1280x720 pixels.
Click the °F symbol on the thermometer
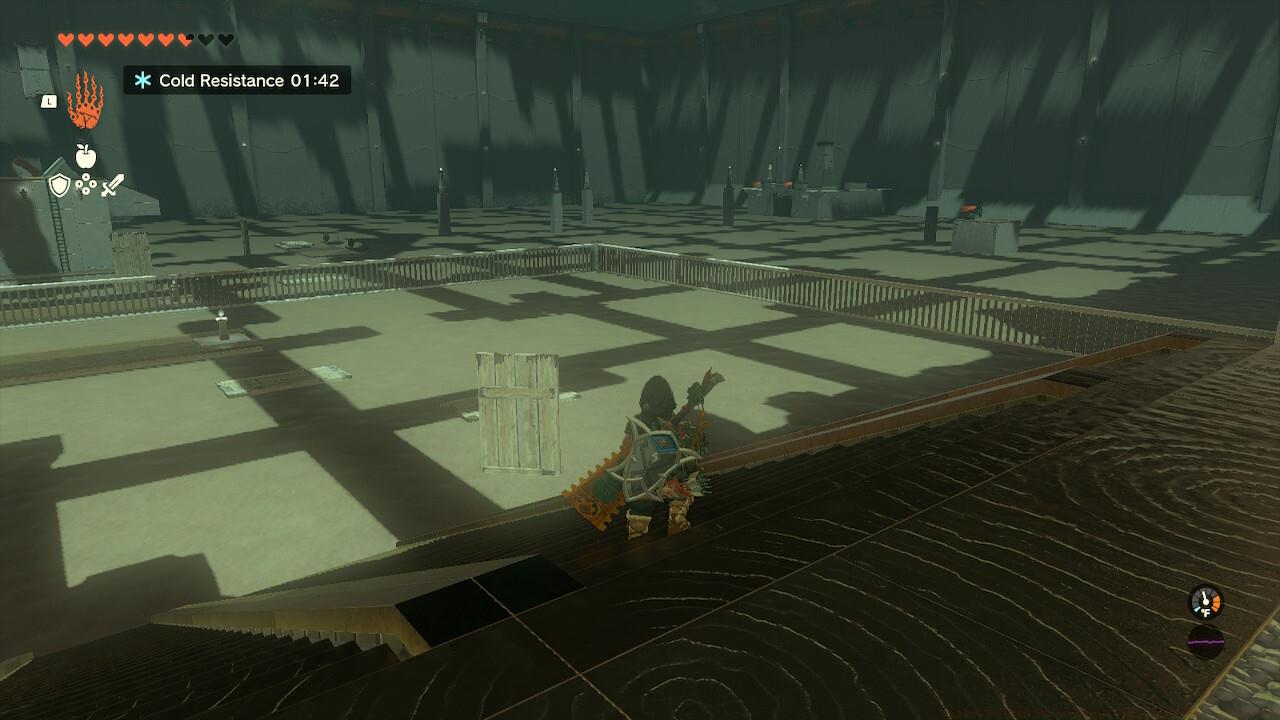[x=1205, y=612]
